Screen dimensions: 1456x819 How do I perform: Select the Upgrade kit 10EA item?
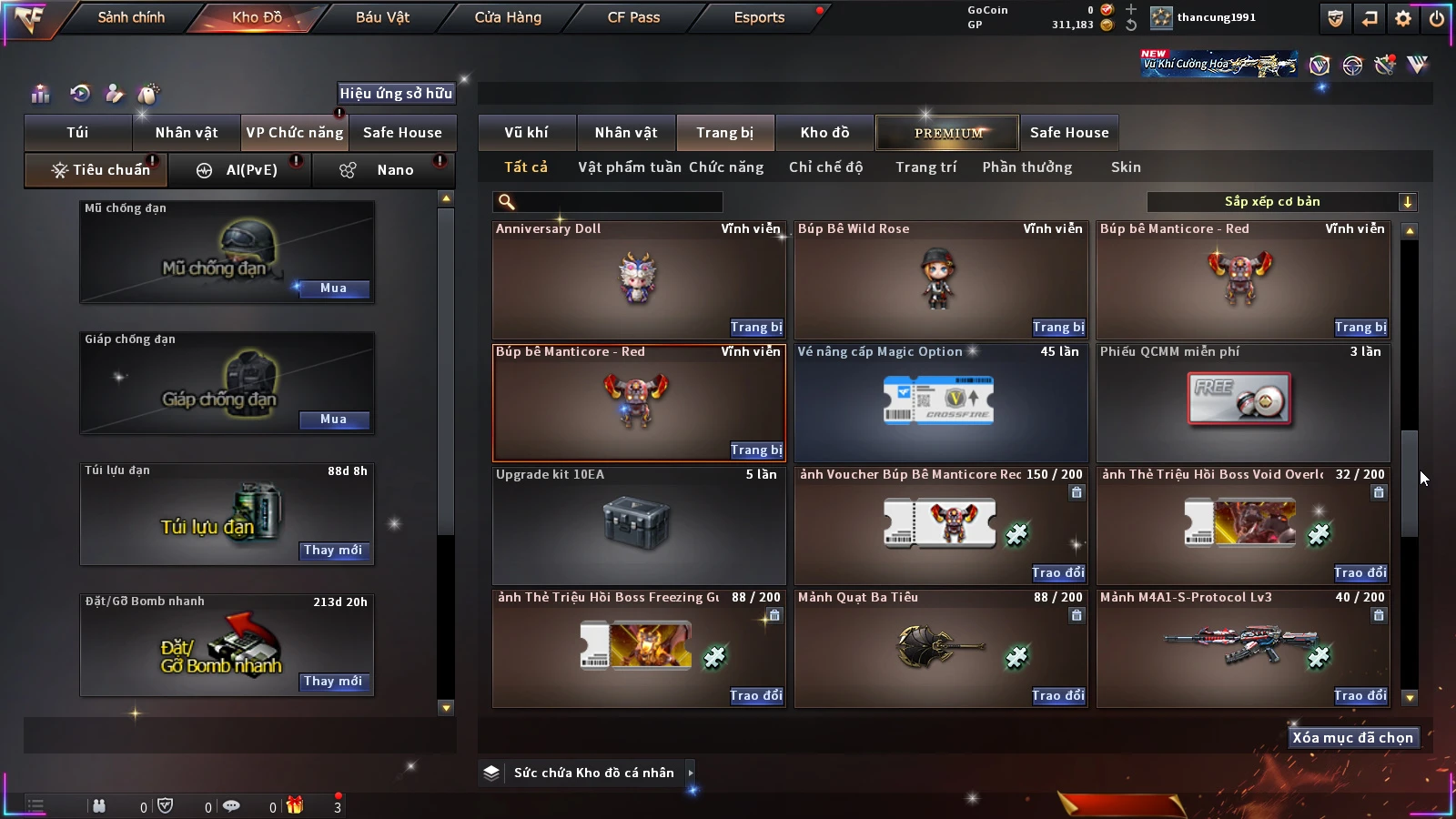(639, 525)
